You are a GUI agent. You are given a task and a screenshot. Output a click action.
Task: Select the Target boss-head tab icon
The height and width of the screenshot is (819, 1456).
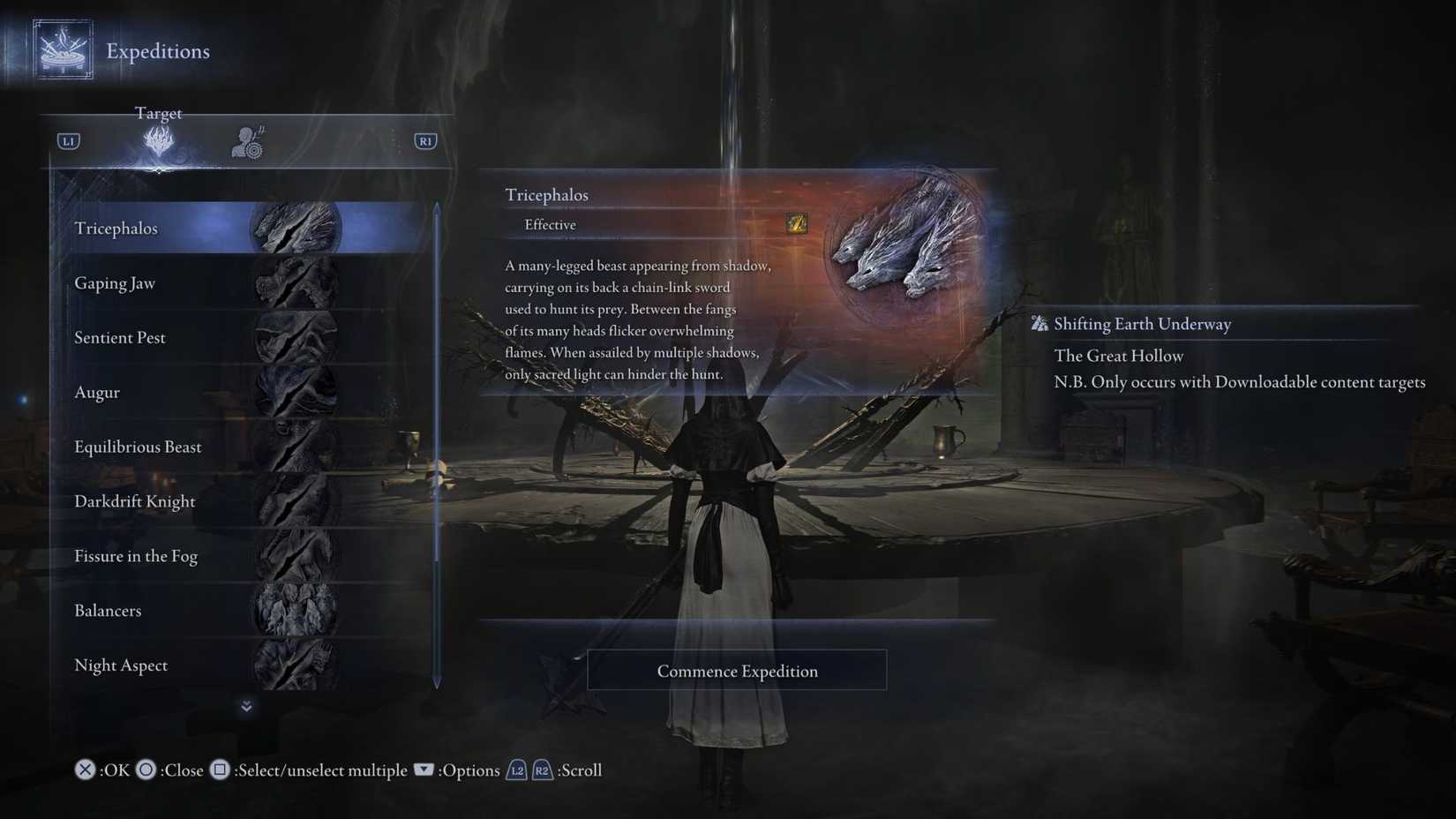[x=158, y=141]
